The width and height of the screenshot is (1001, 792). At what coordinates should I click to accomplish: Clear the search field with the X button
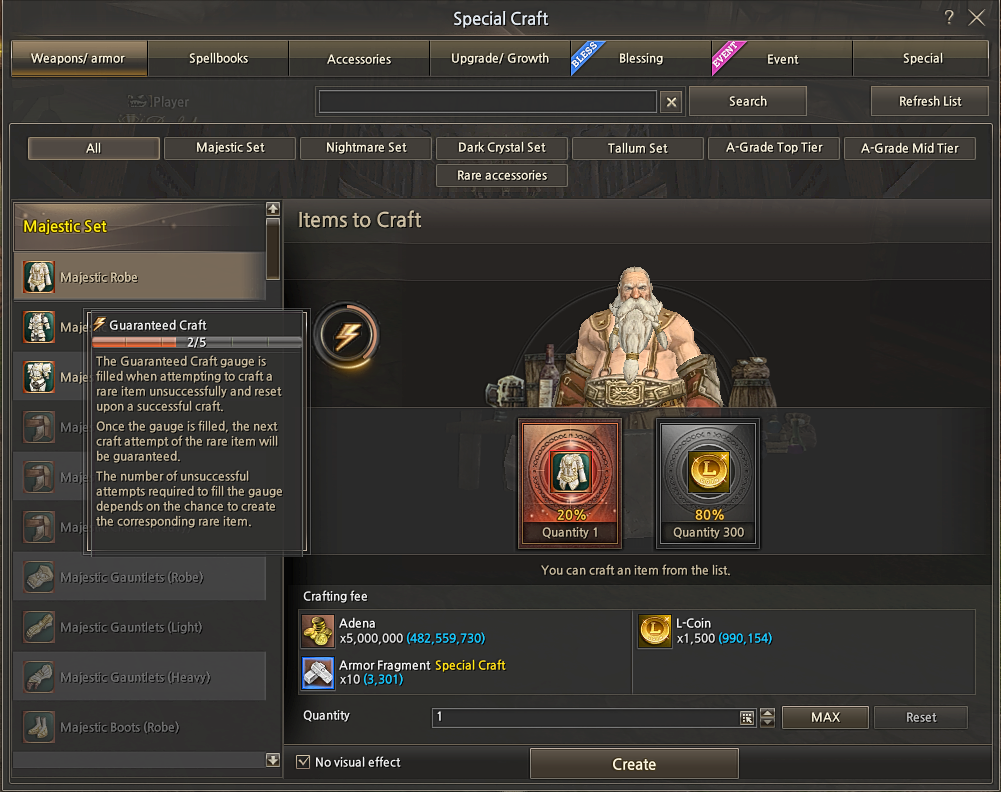coord(672,102)
